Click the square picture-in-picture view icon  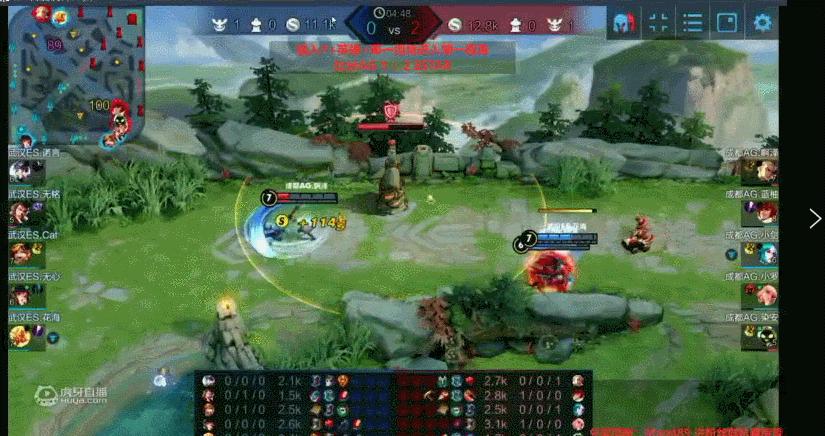click(x=727, y=23)
